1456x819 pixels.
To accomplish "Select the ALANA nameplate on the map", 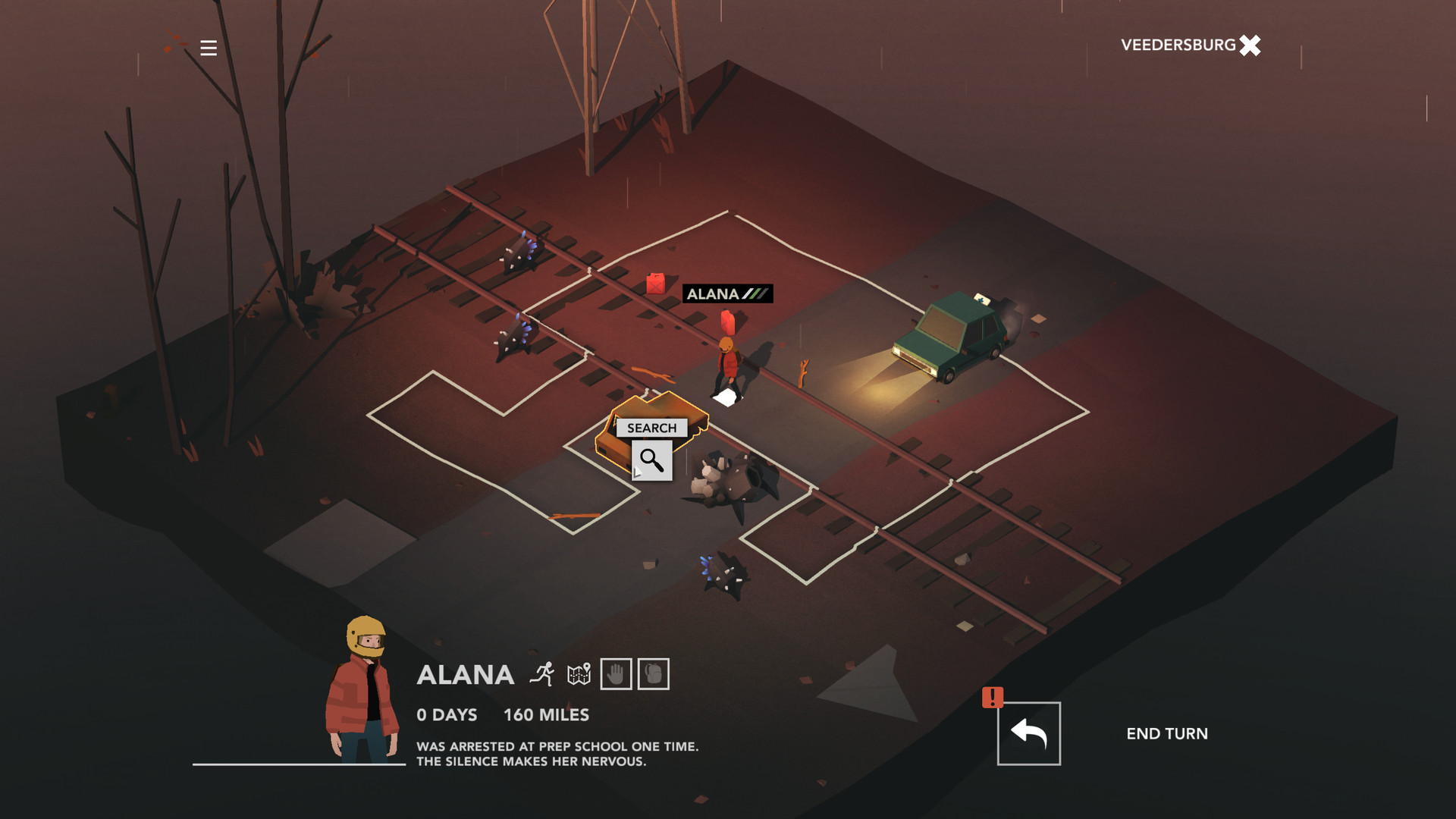I will coord(714,292).
